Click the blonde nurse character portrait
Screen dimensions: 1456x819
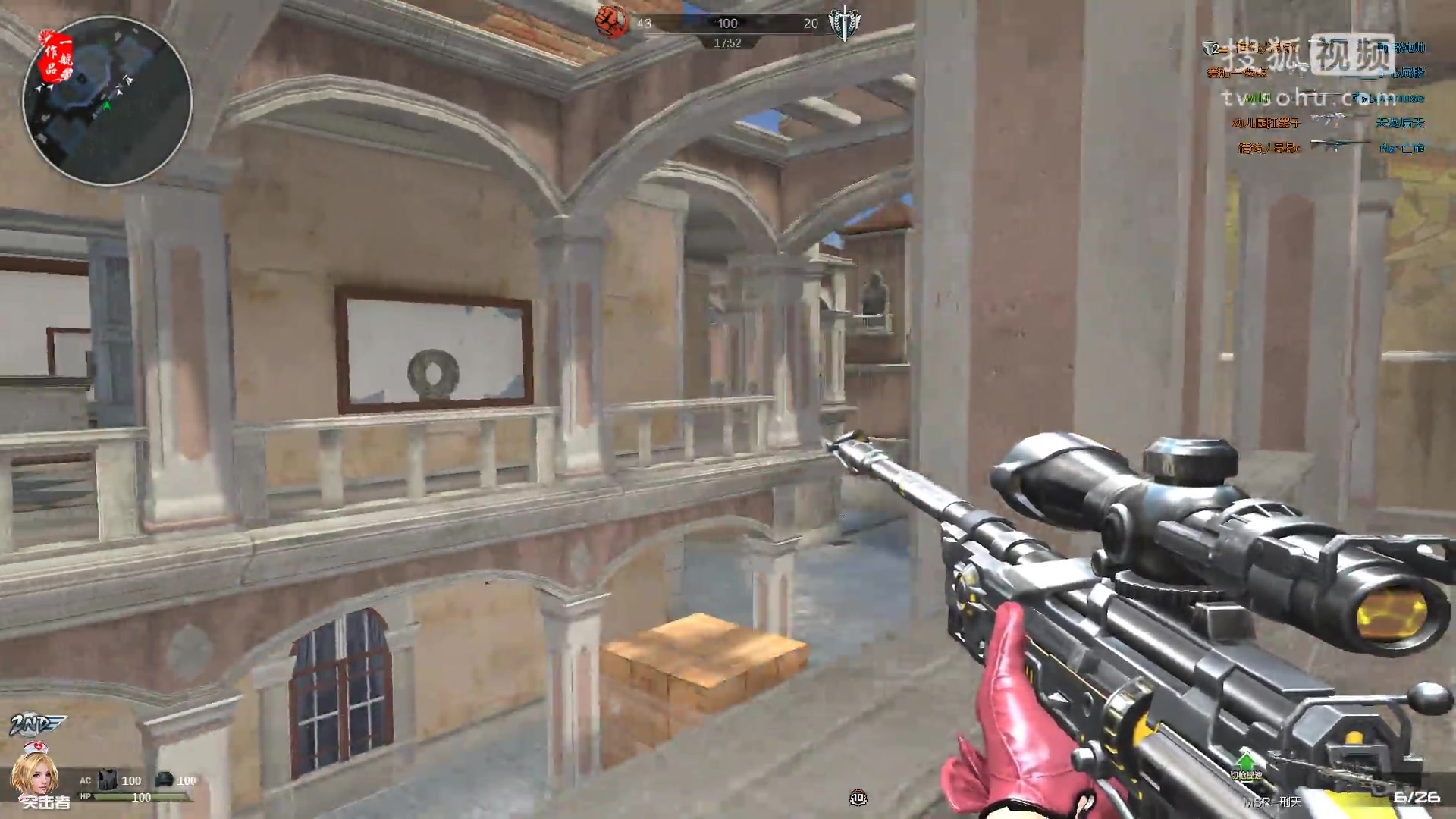[x=30, y=773]
